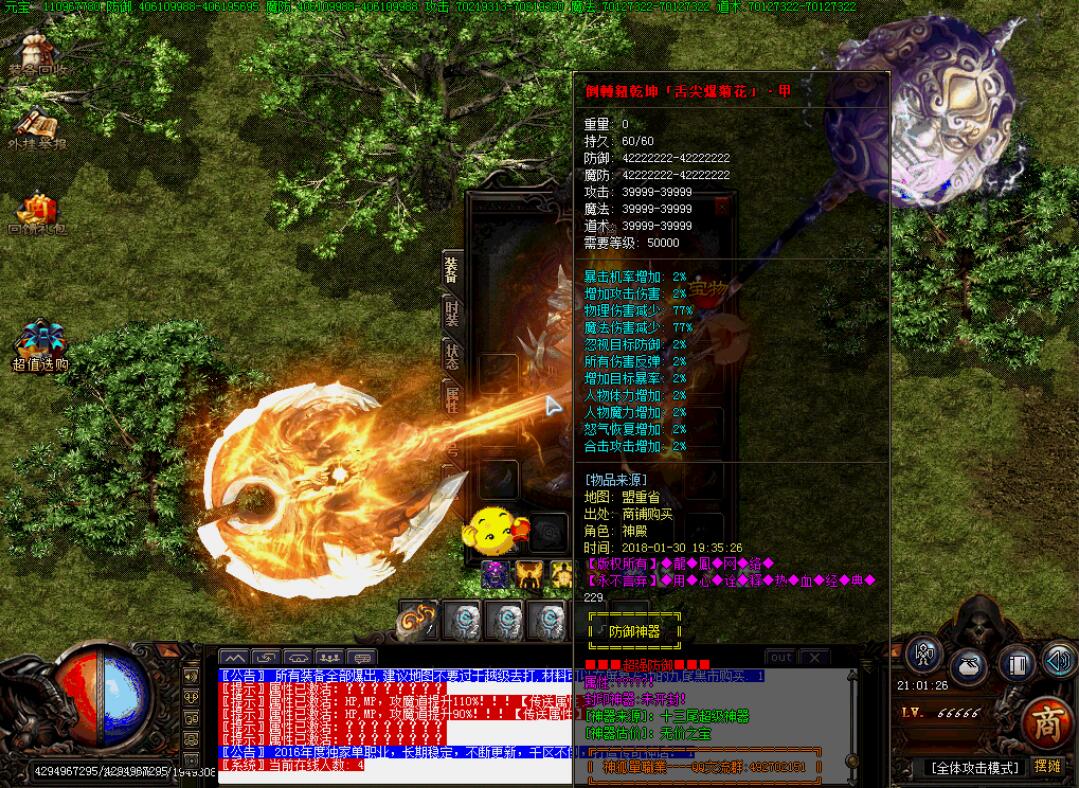Open the 外挂举报 cheat report scroll
Image resolution: width=1079 pixels, height=788 pixels.
click(x=37, y=128)
